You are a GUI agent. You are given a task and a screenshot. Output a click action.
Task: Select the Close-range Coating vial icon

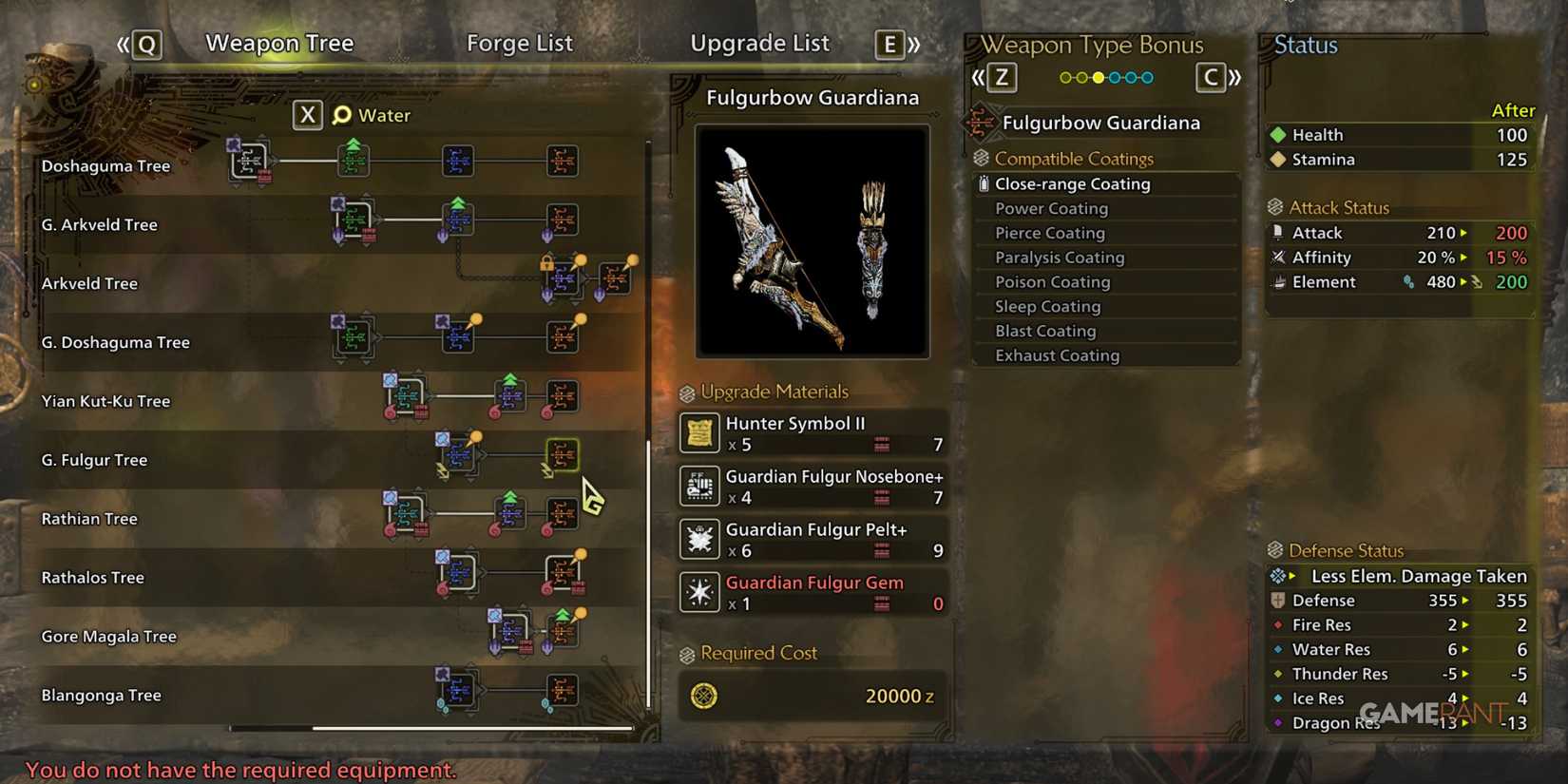point(985,183)
